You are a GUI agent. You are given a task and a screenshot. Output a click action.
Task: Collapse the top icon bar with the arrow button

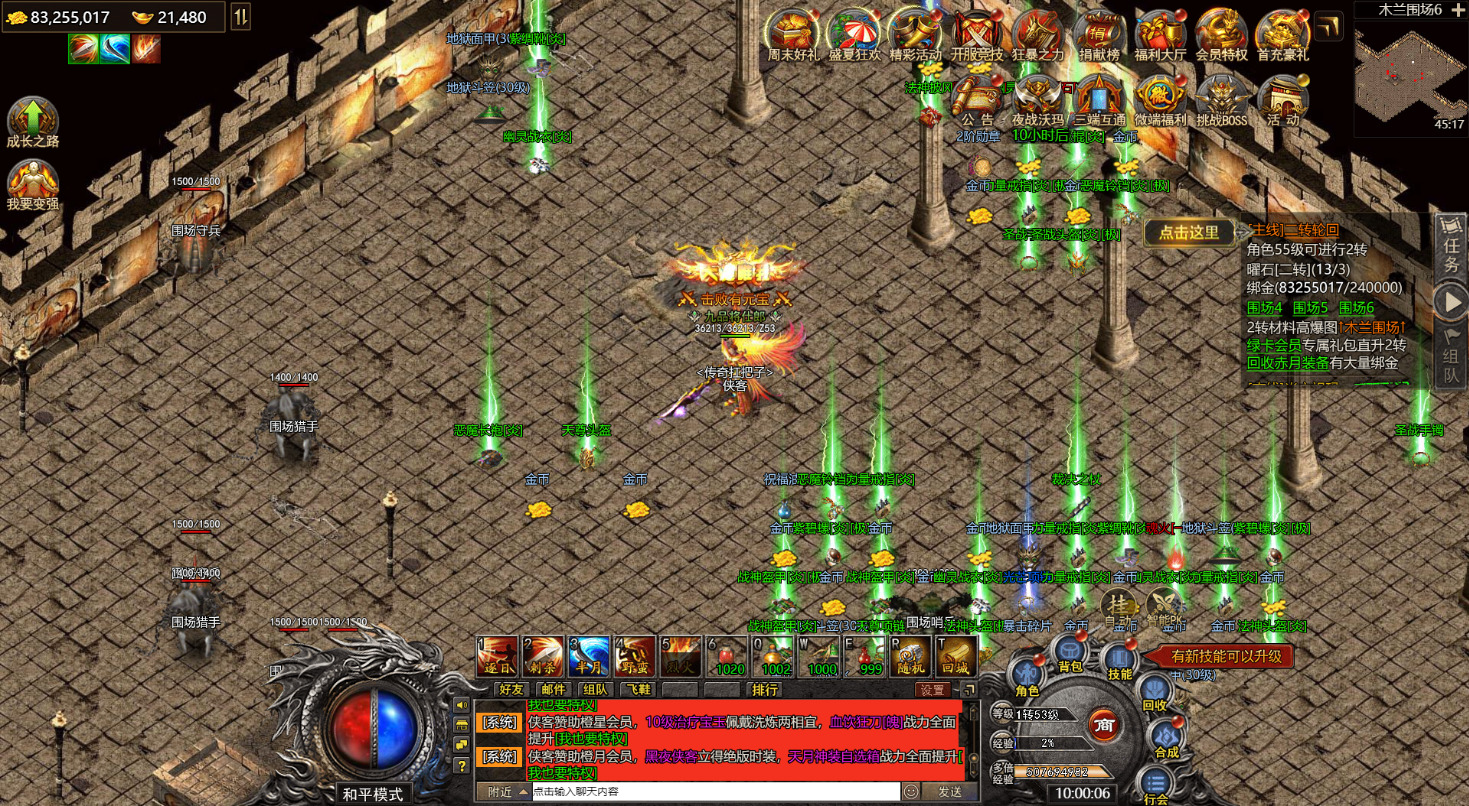tap(1329, 27)
